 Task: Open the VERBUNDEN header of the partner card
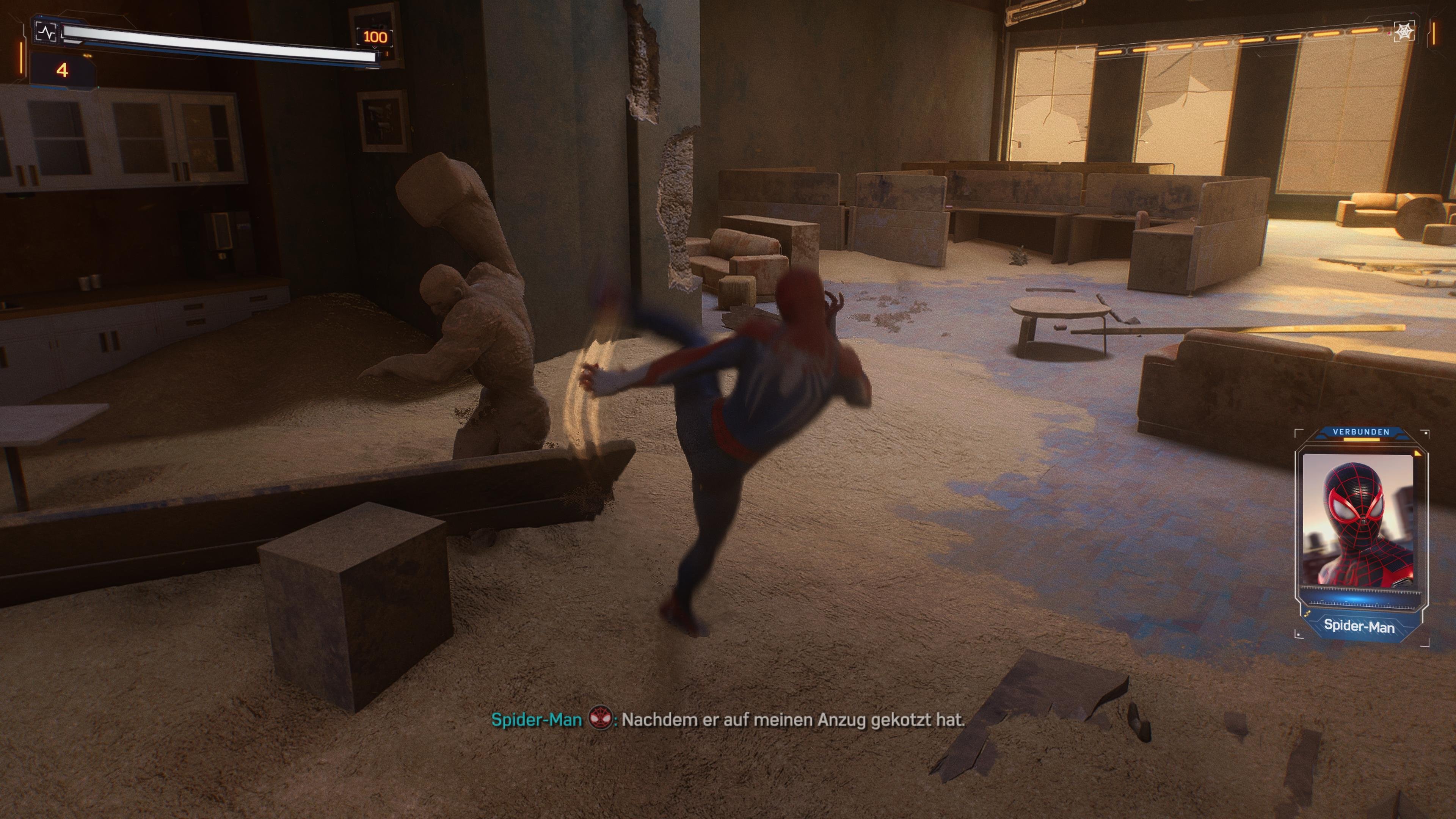(1362, 432)
